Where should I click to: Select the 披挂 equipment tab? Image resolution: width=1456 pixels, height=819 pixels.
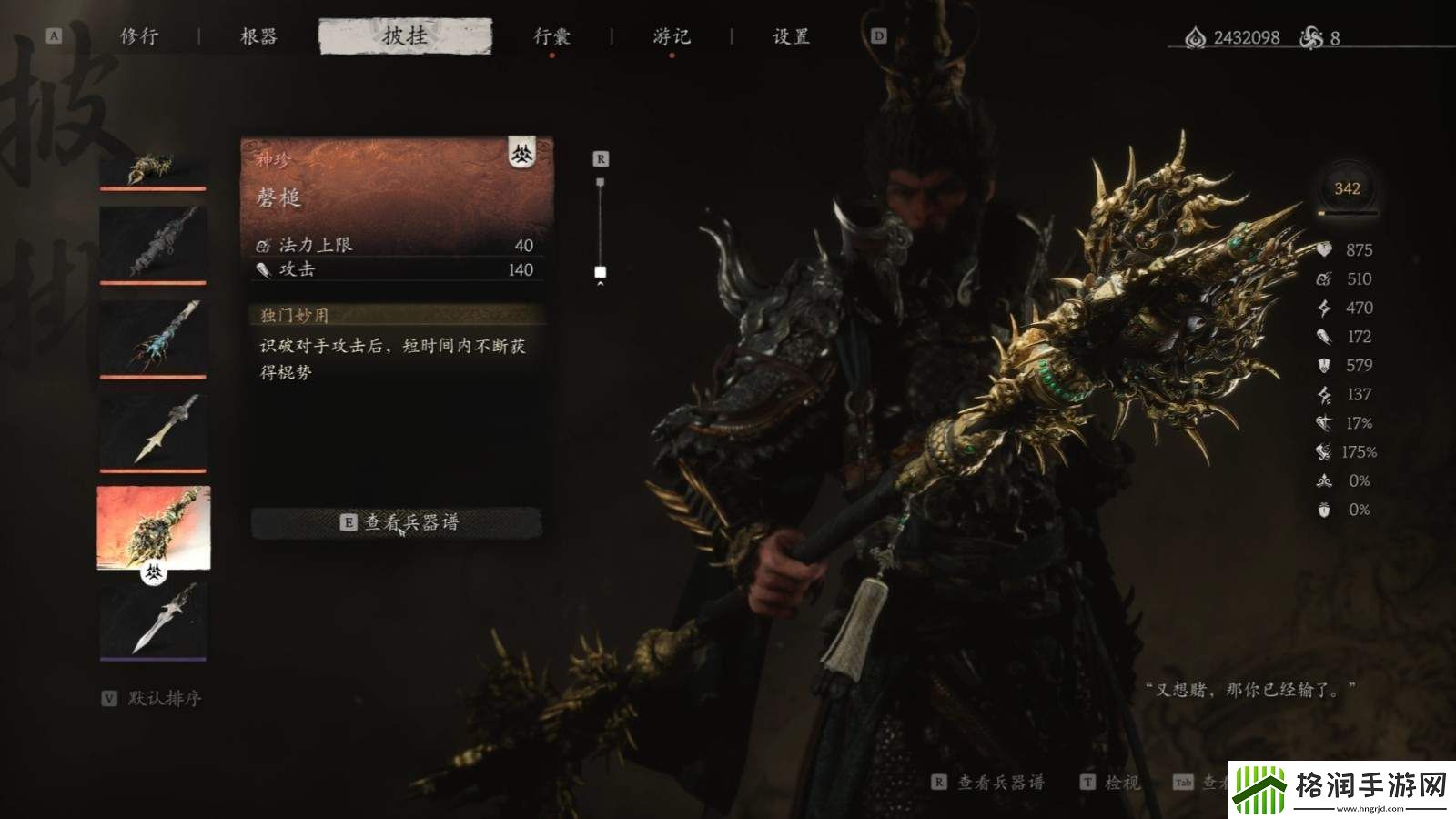click(405, 36)
